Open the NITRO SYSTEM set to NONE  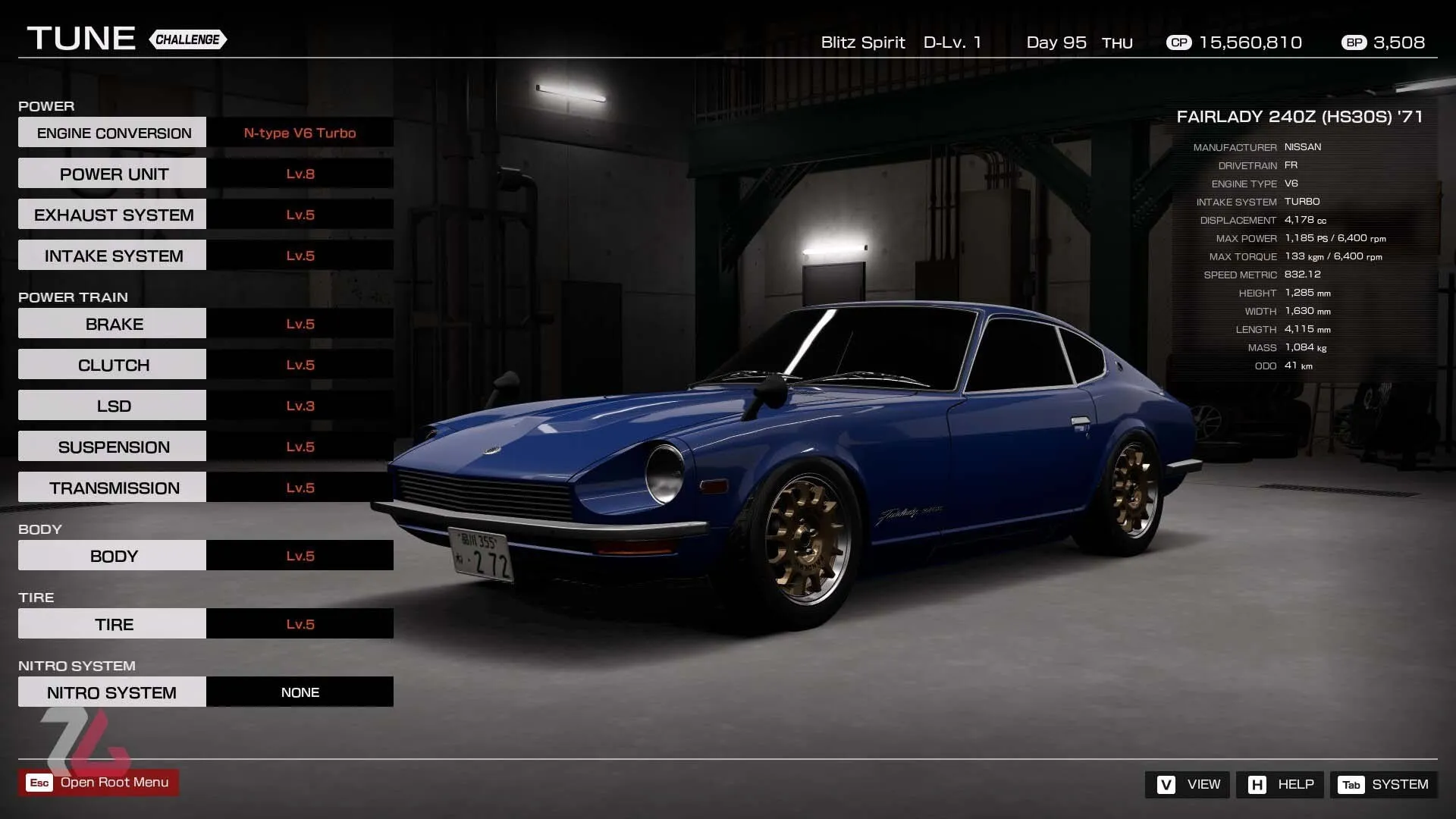click(x=112, y=692)
